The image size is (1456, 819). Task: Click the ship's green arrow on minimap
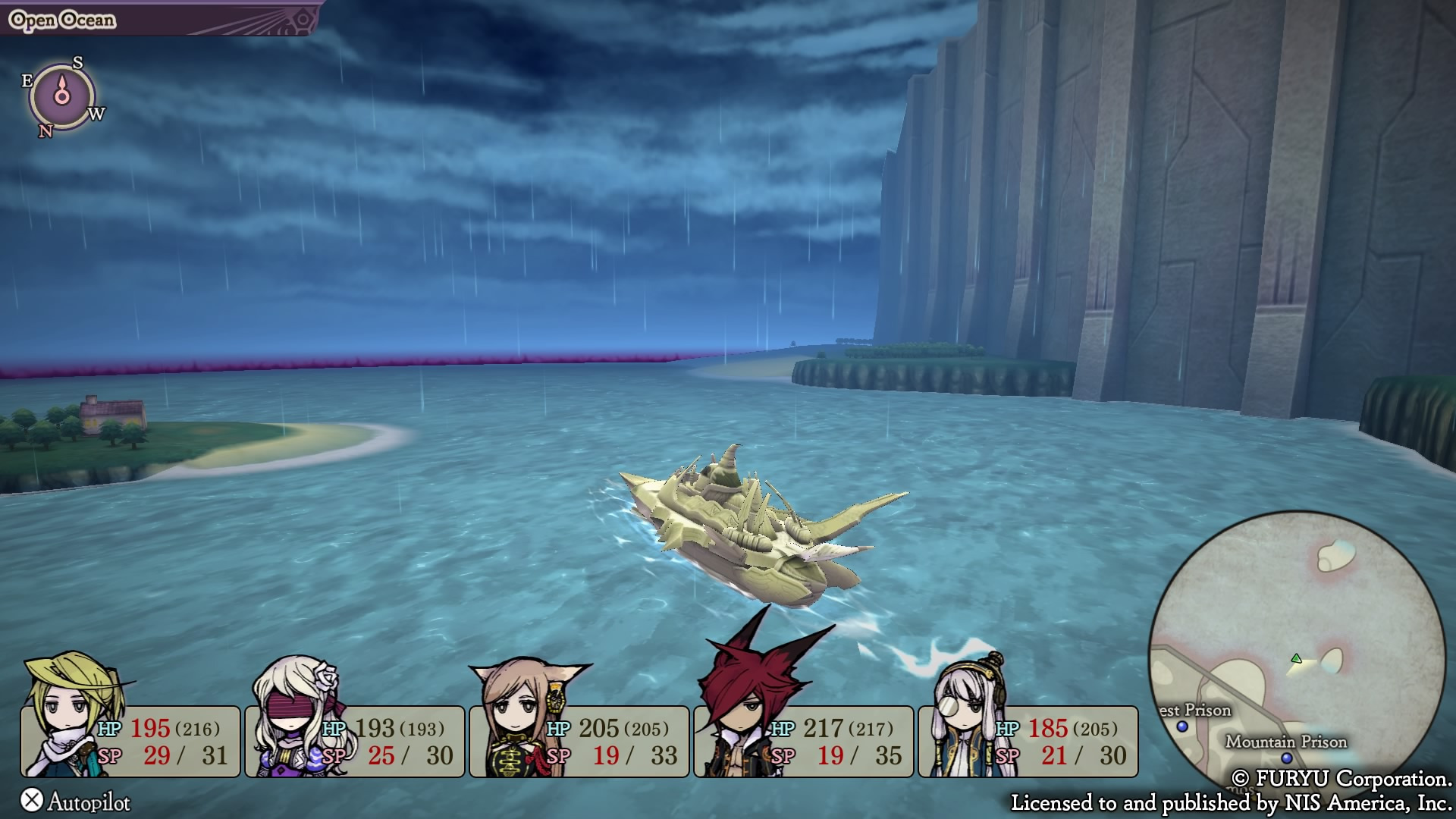pos(1296,658)
